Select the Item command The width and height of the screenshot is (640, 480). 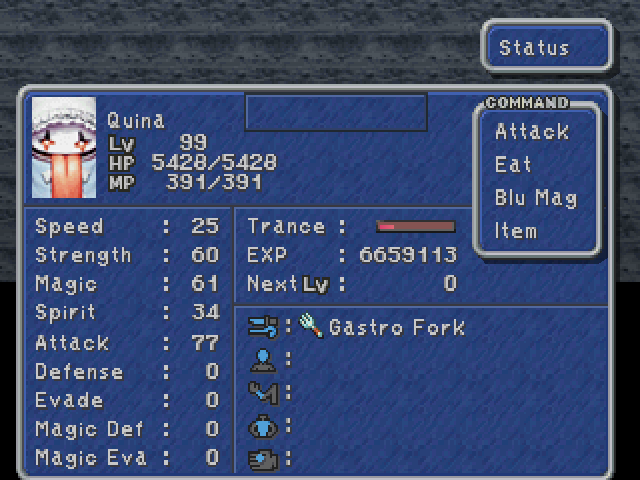[x=515, y=231]
